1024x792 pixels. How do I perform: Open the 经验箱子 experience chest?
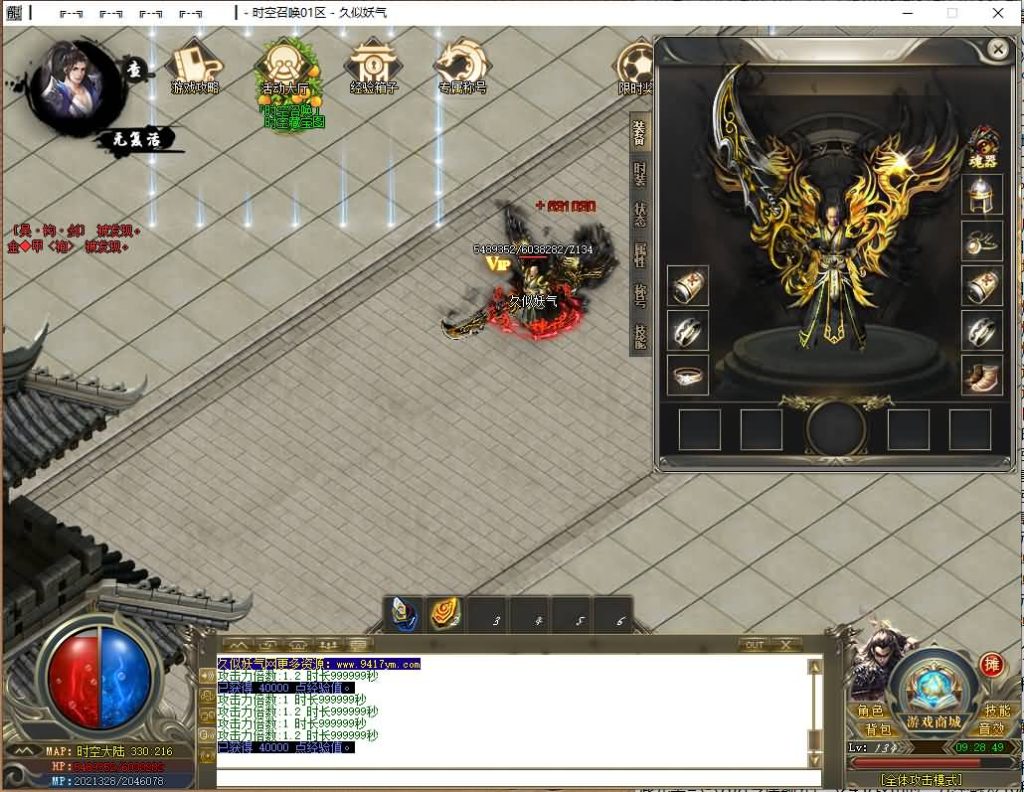[373, 68]
